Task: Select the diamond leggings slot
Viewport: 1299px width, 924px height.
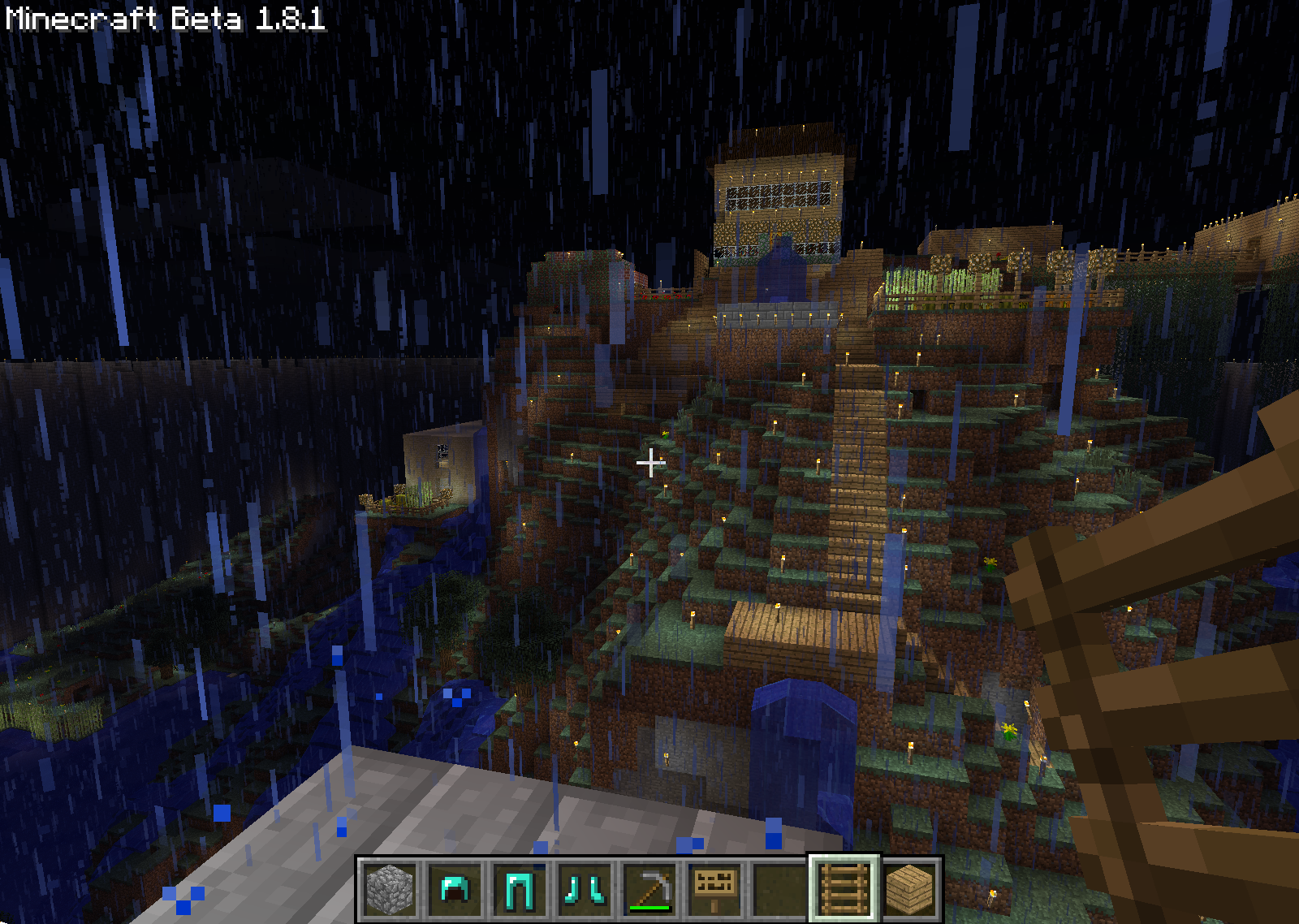Action: tap(520, 889)
